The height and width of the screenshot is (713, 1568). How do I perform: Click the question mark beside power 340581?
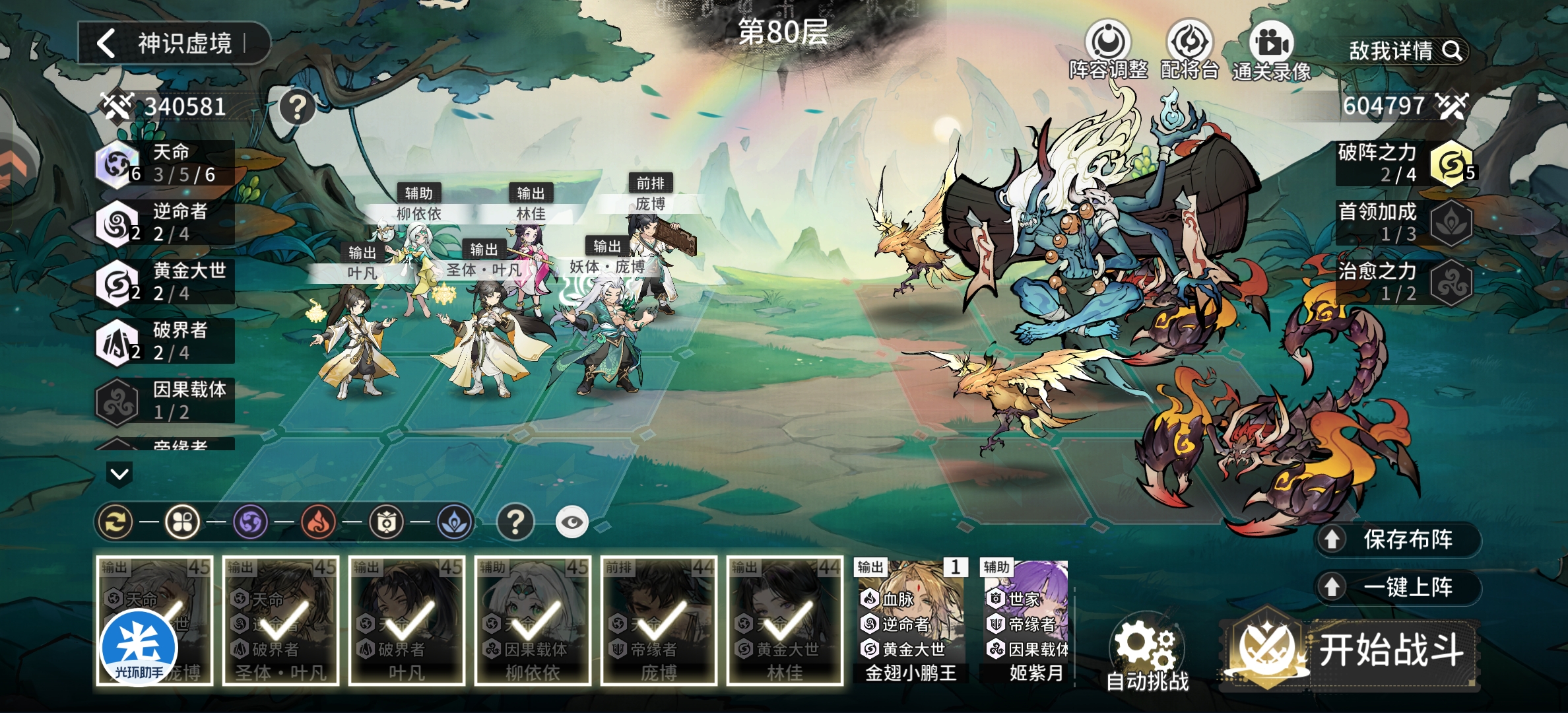tap(297, 106)
